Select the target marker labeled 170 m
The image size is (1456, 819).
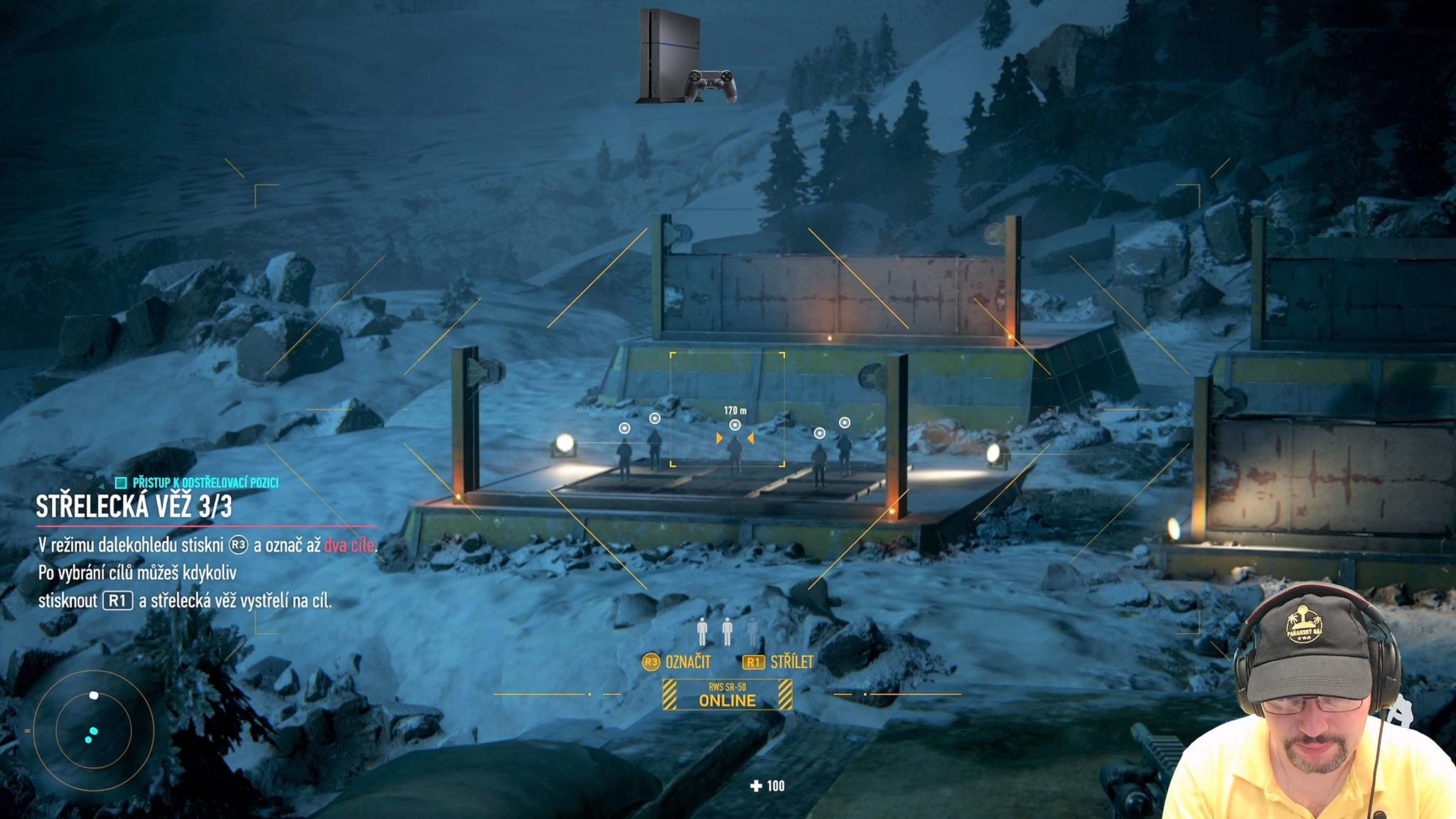point(735,425)
